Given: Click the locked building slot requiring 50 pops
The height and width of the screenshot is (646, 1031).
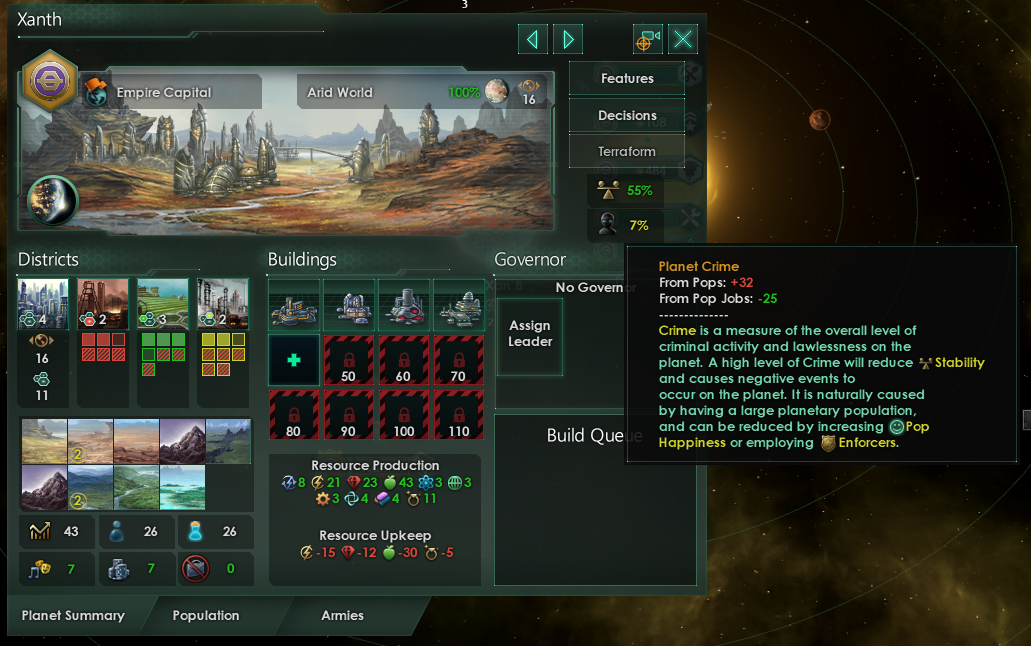Looking at the screenshot, I should [x=348, y=360].
